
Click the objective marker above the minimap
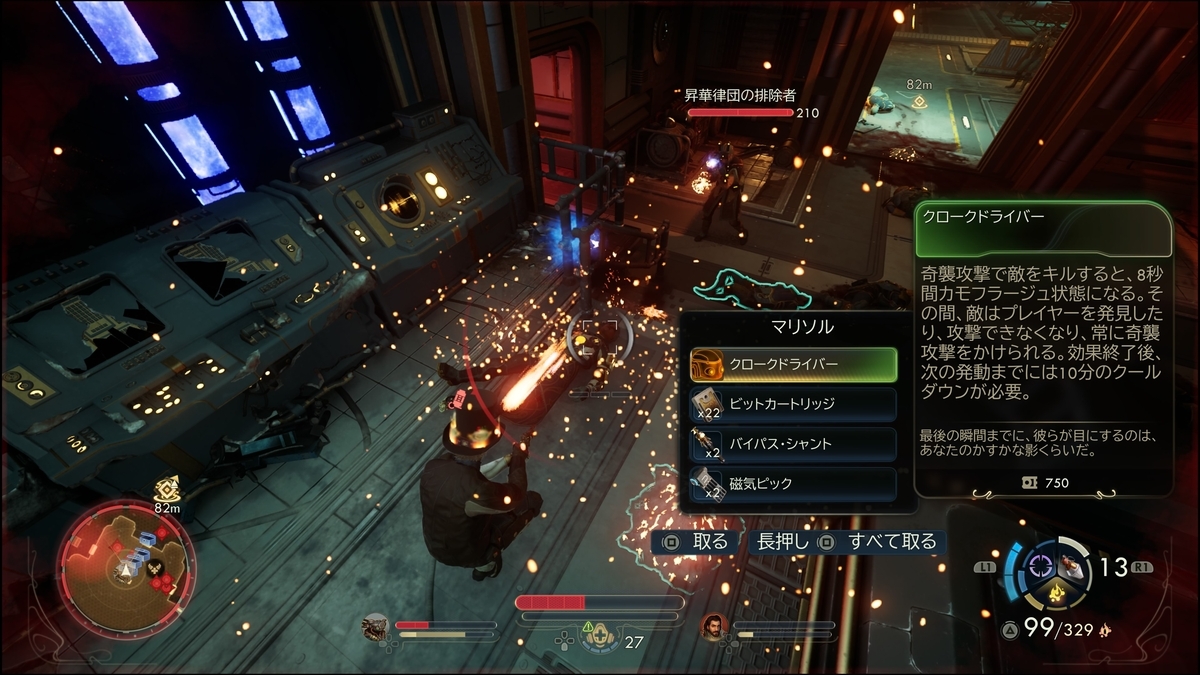(167, 488)
